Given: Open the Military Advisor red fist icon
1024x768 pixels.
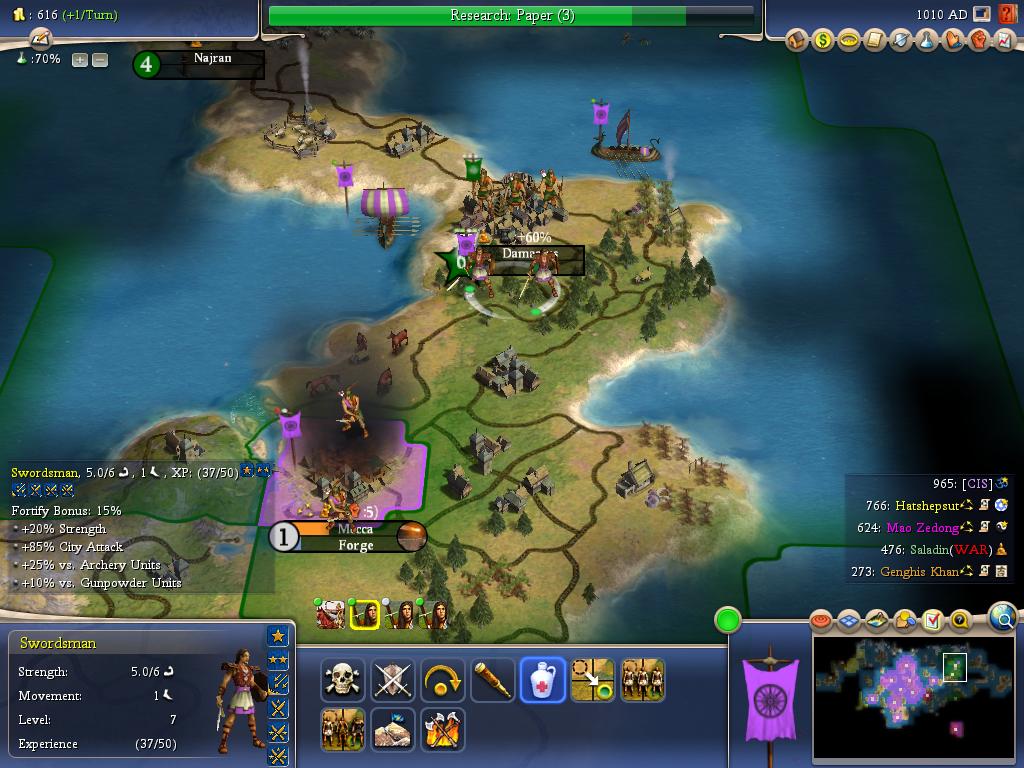Looking at the screenshot, I should pos(979,41).
